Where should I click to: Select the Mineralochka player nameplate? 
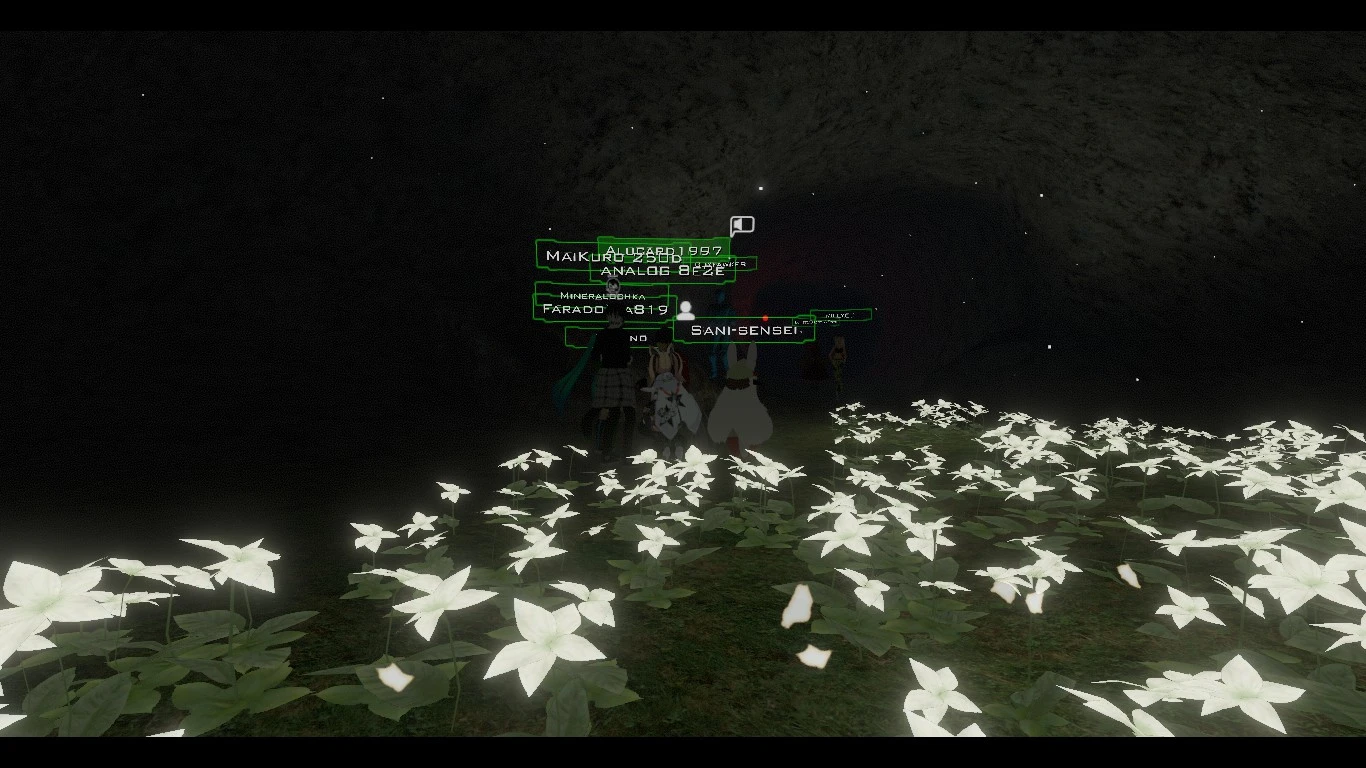coord(602,295)
